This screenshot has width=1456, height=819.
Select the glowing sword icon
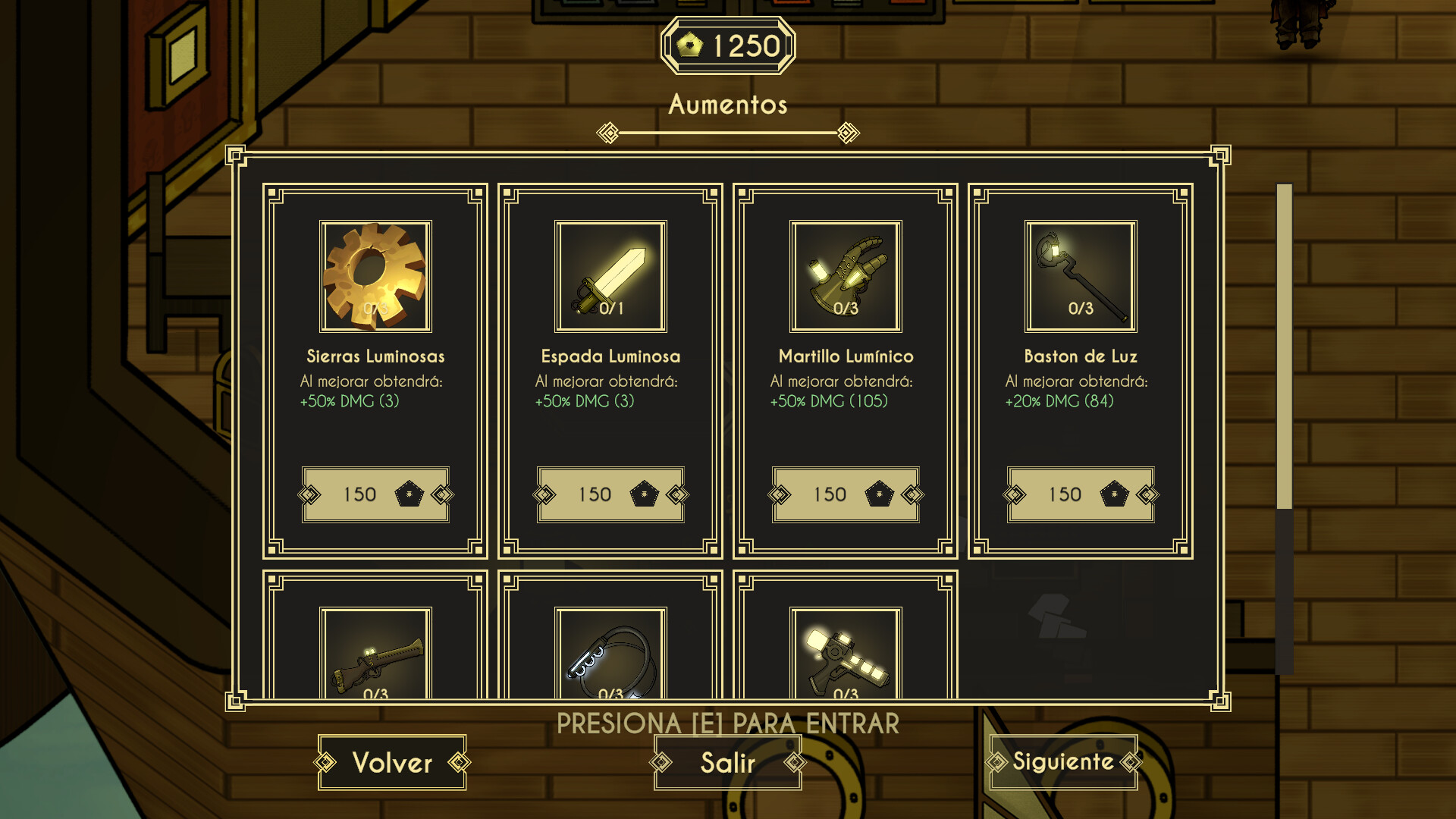pos(610,276)
